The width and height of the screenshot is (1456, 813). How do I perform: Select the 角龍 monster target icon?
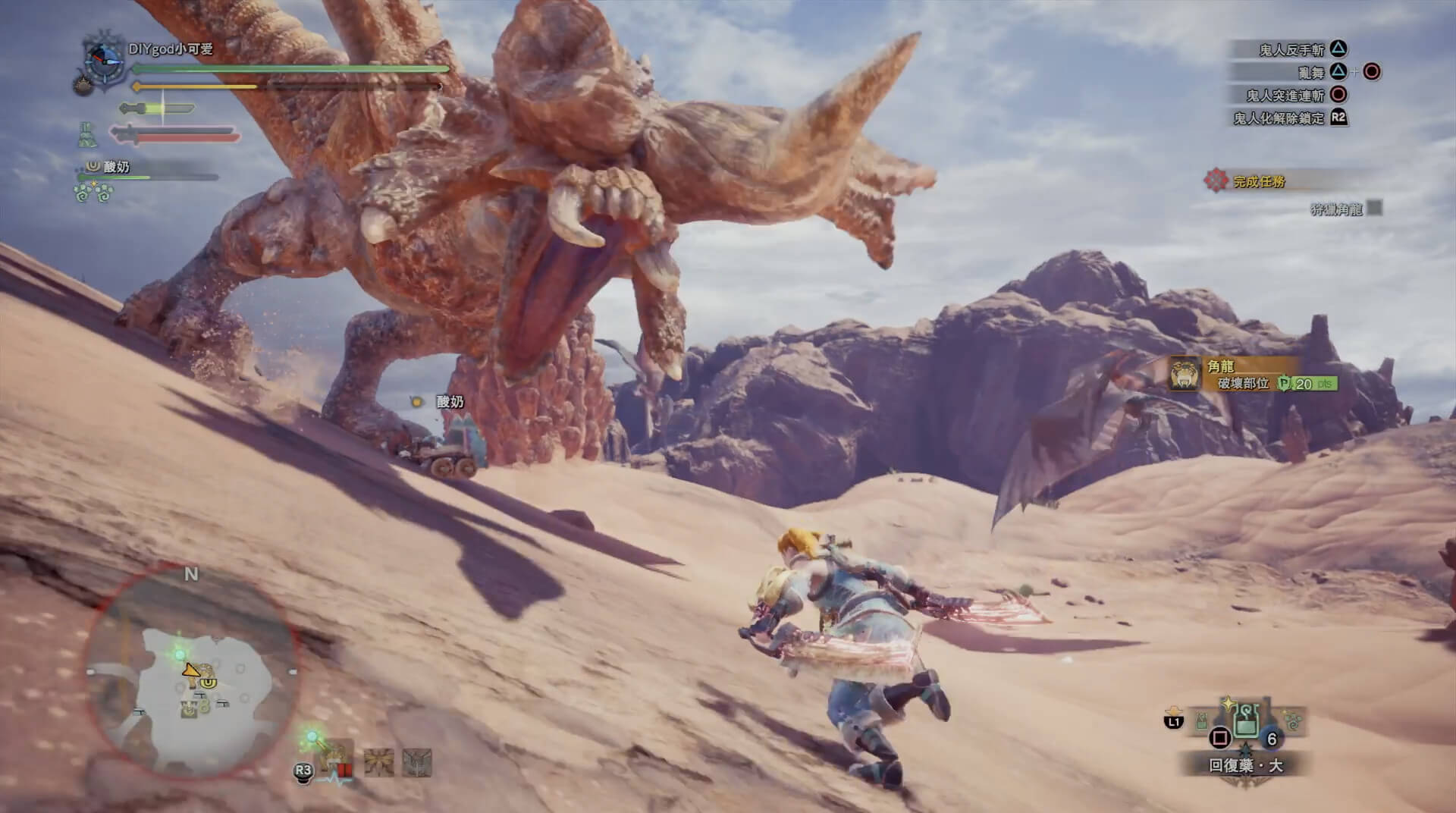[1185, 374]
